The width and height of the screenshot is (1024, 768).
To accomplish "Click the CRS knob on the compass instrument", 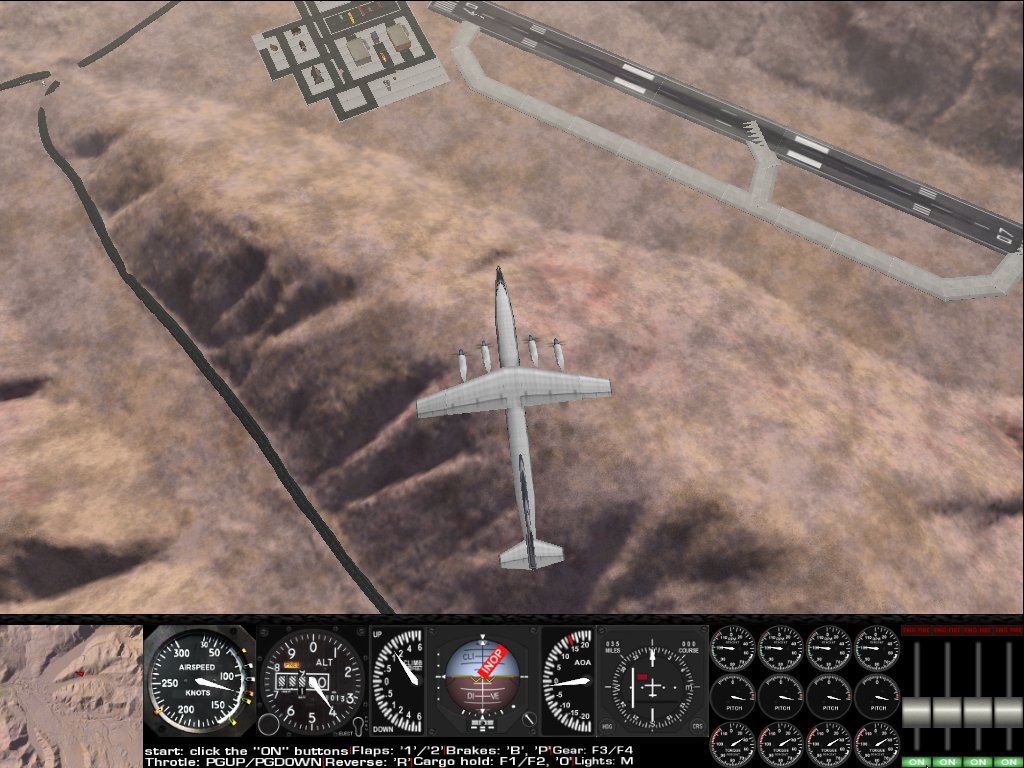I will [x=696, y=725].
